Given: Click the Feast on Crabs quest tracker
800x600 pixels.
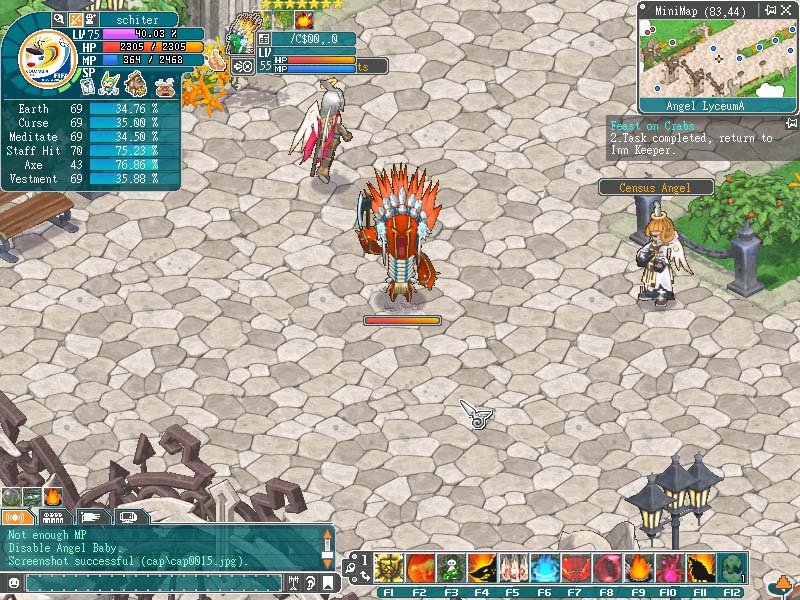Looking at the screenshot, I should point(652,126).
